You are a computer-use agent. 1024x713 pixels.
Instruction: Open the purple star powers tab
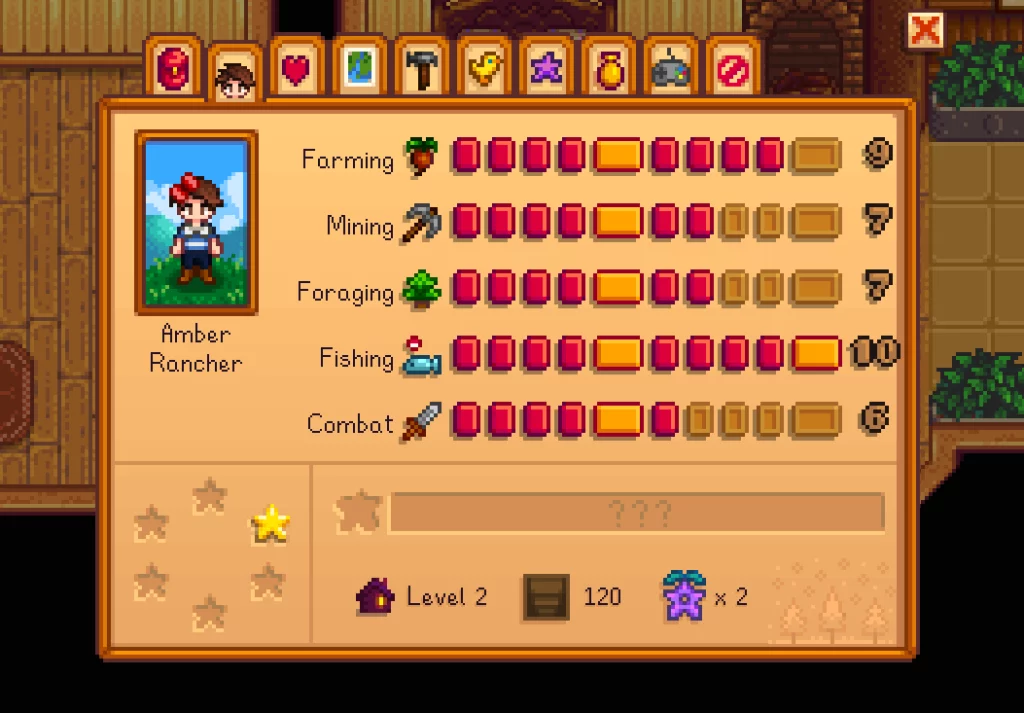click(546, 68)
